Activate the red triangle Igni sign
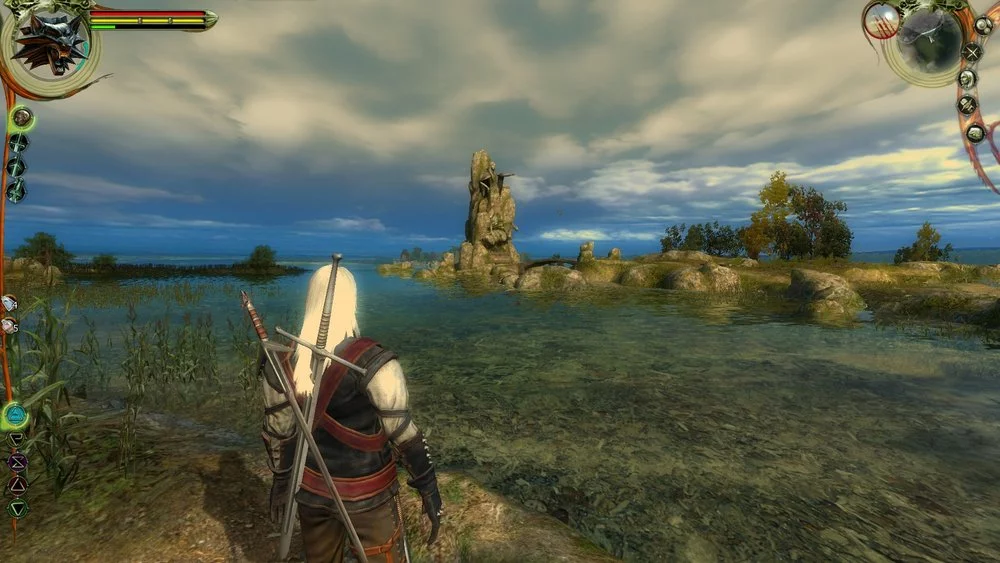Screen dimensions: 1000x563 pos(17,485)
